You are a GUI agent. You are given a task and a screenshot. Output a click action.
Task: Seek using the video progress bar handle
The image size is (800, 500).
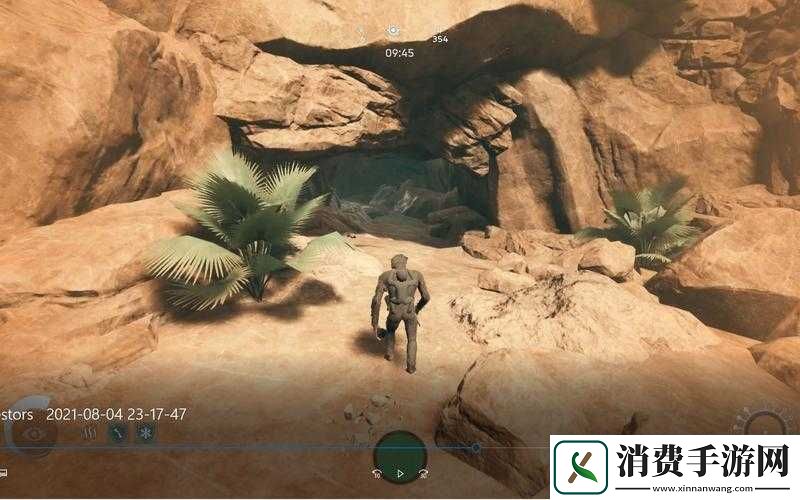click(x=476, y=447)
